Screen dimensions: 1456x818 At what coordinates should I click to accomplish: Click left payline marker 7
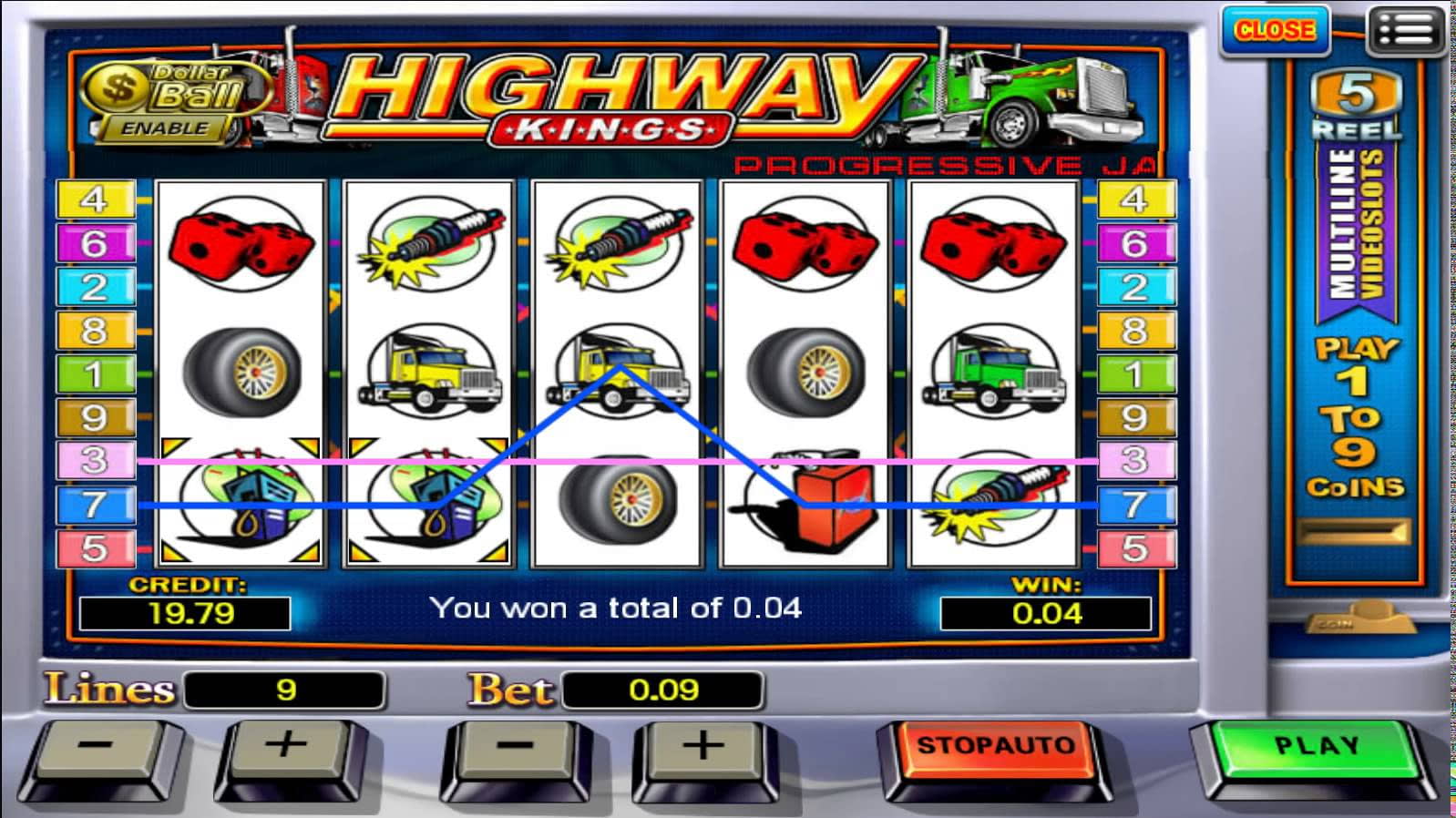coord(95,505)
